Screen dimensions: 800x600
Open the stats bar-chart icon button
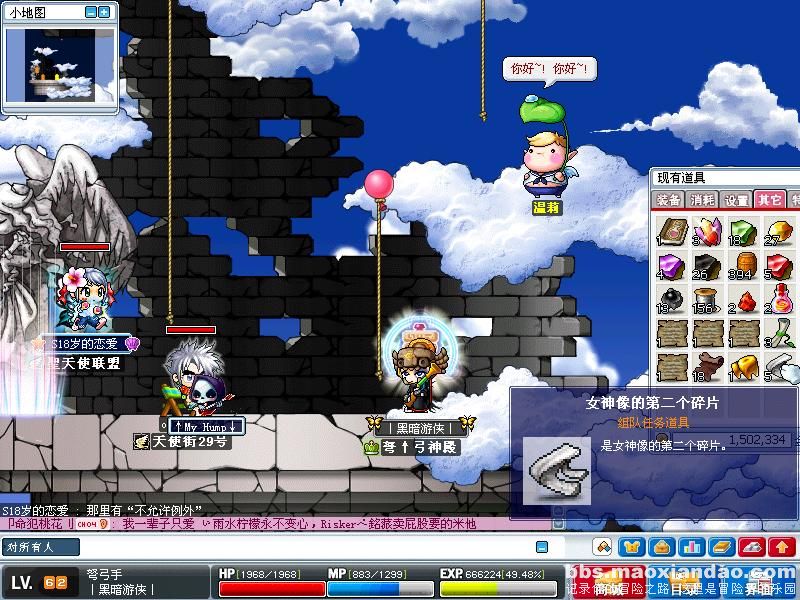(x=691, y=547)
